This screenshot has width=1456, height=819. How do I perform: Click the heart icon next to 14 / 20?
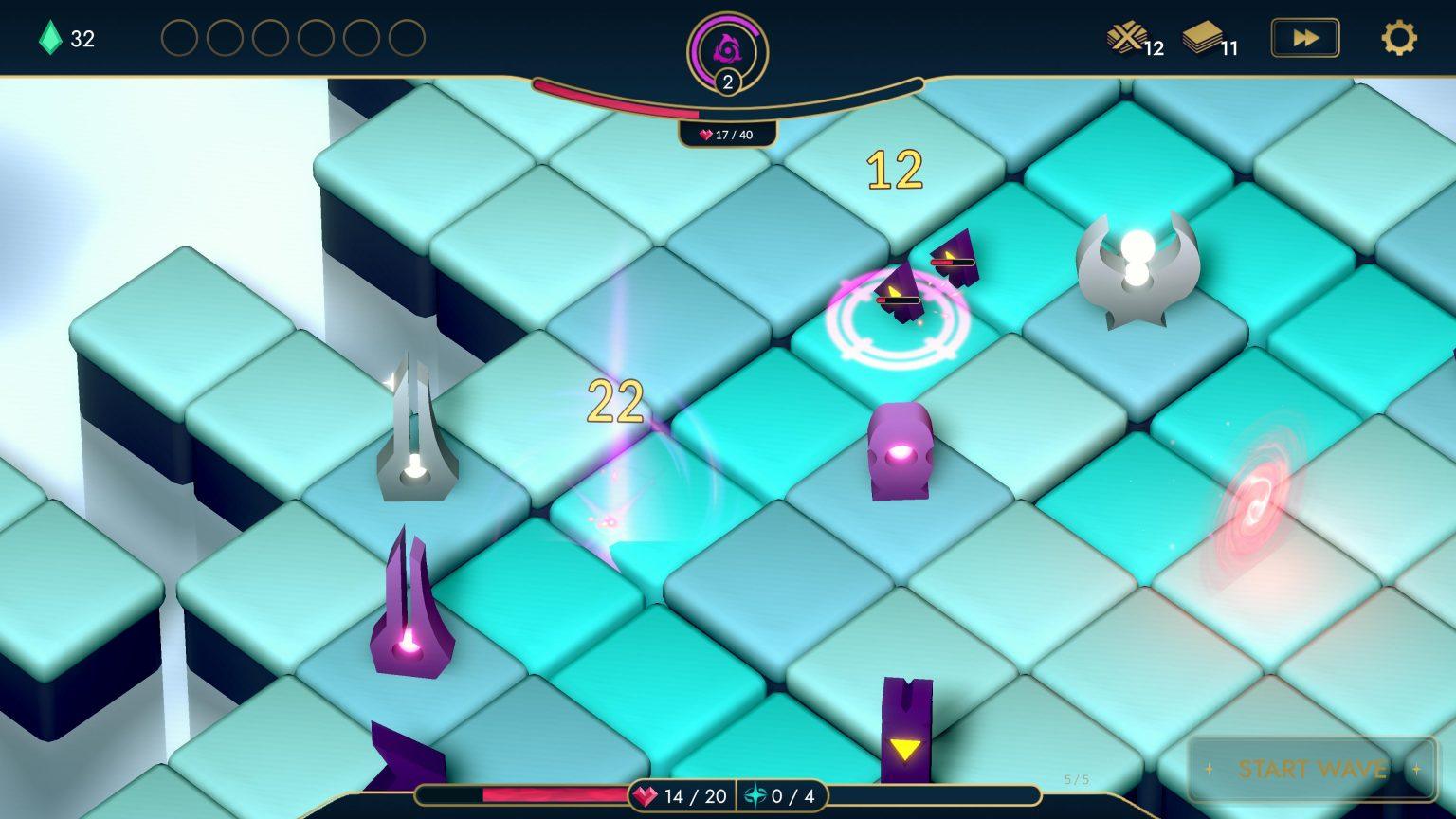(644, 797)
